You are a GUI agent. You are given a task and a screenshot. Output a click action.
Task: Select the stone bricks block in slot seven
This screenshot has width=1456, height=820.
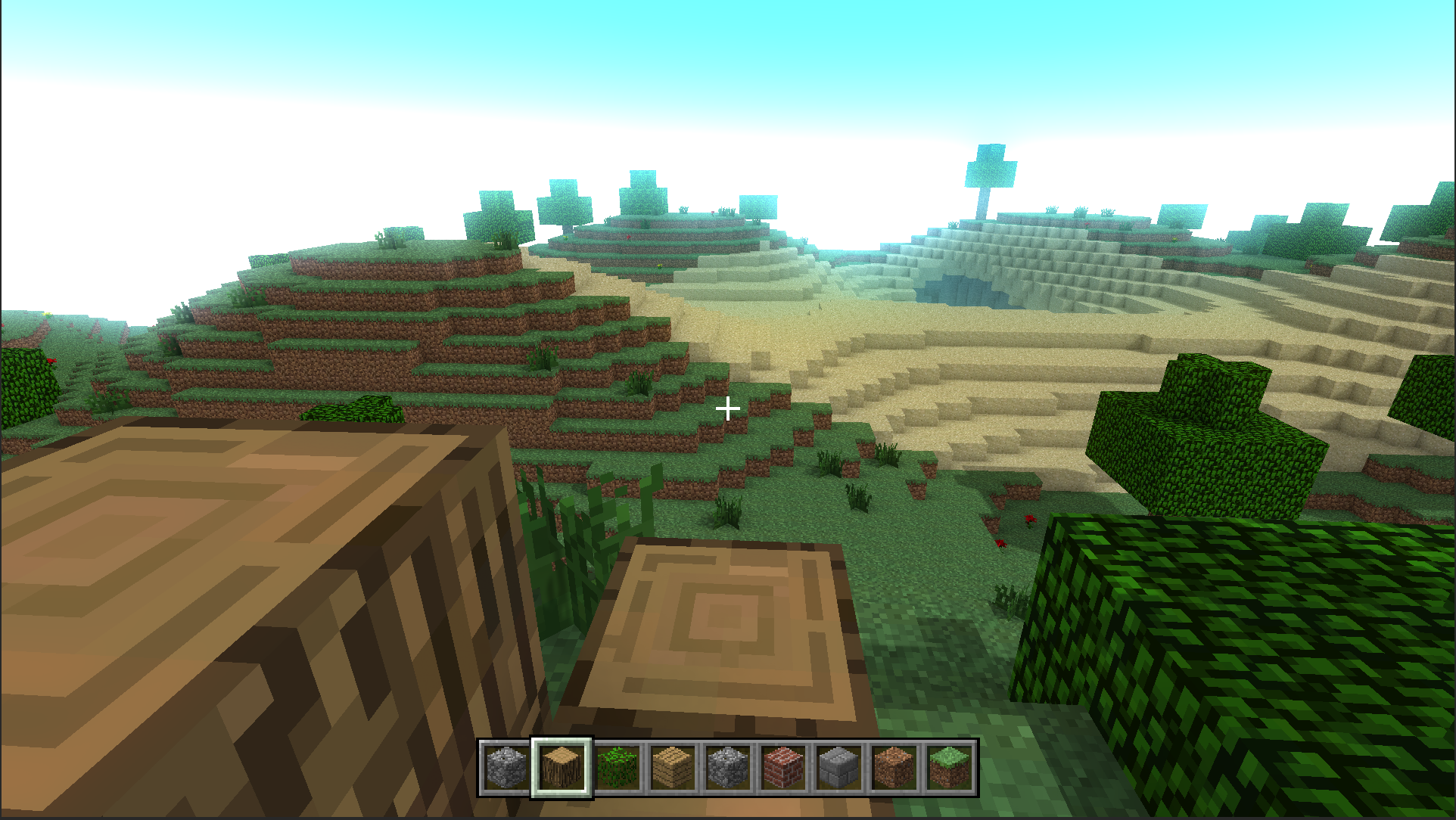[x=838, y=767]
